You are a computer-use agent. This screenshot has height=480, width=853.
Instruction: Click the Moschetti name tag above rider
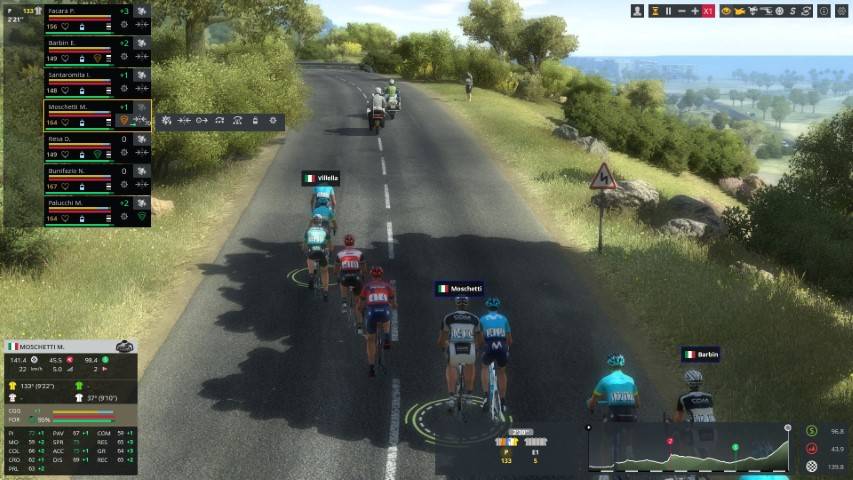pyautogui.click(x=459, y=288)
